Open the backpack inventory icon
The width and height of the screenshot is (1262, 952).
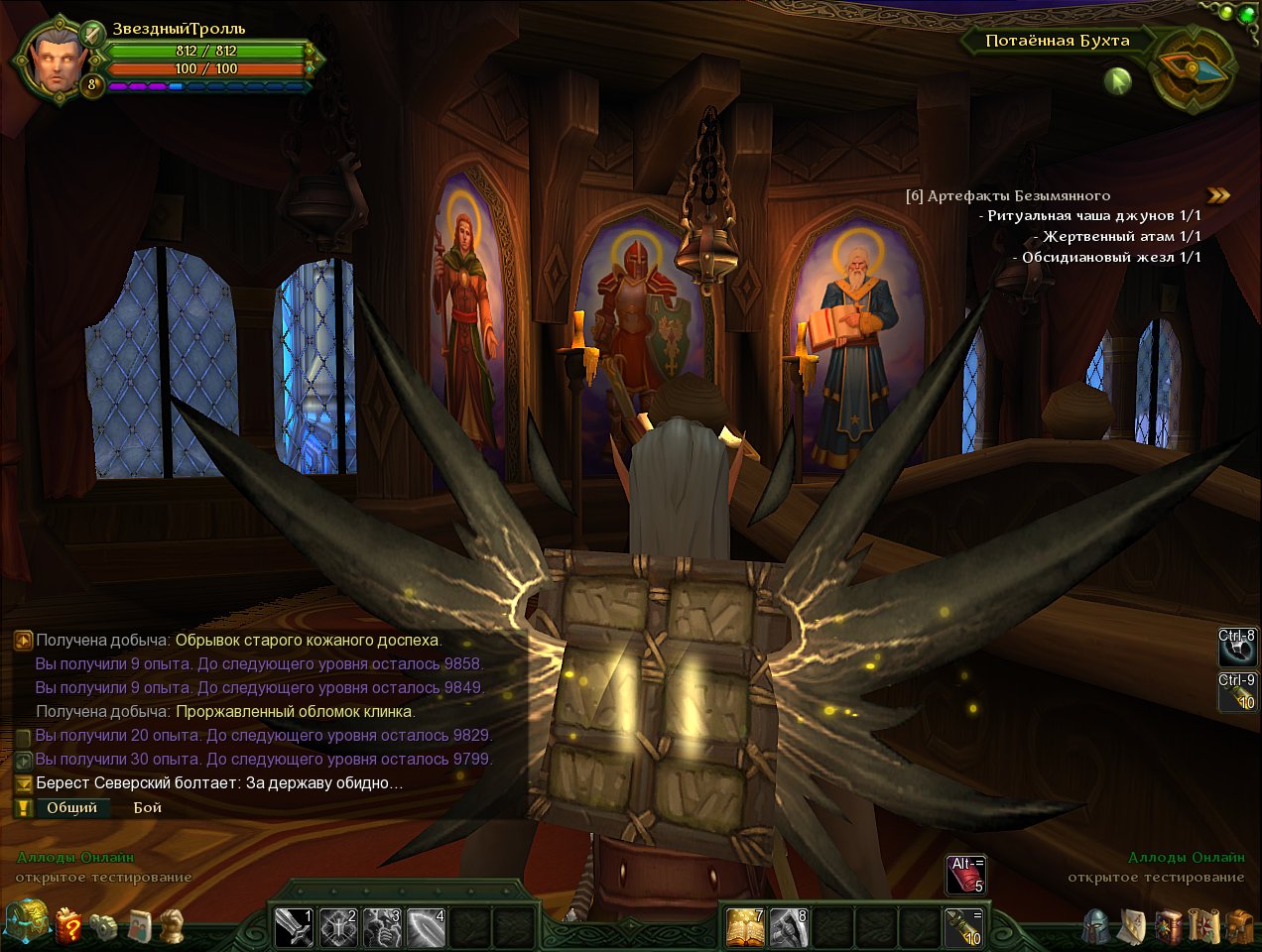(1238, 926)
